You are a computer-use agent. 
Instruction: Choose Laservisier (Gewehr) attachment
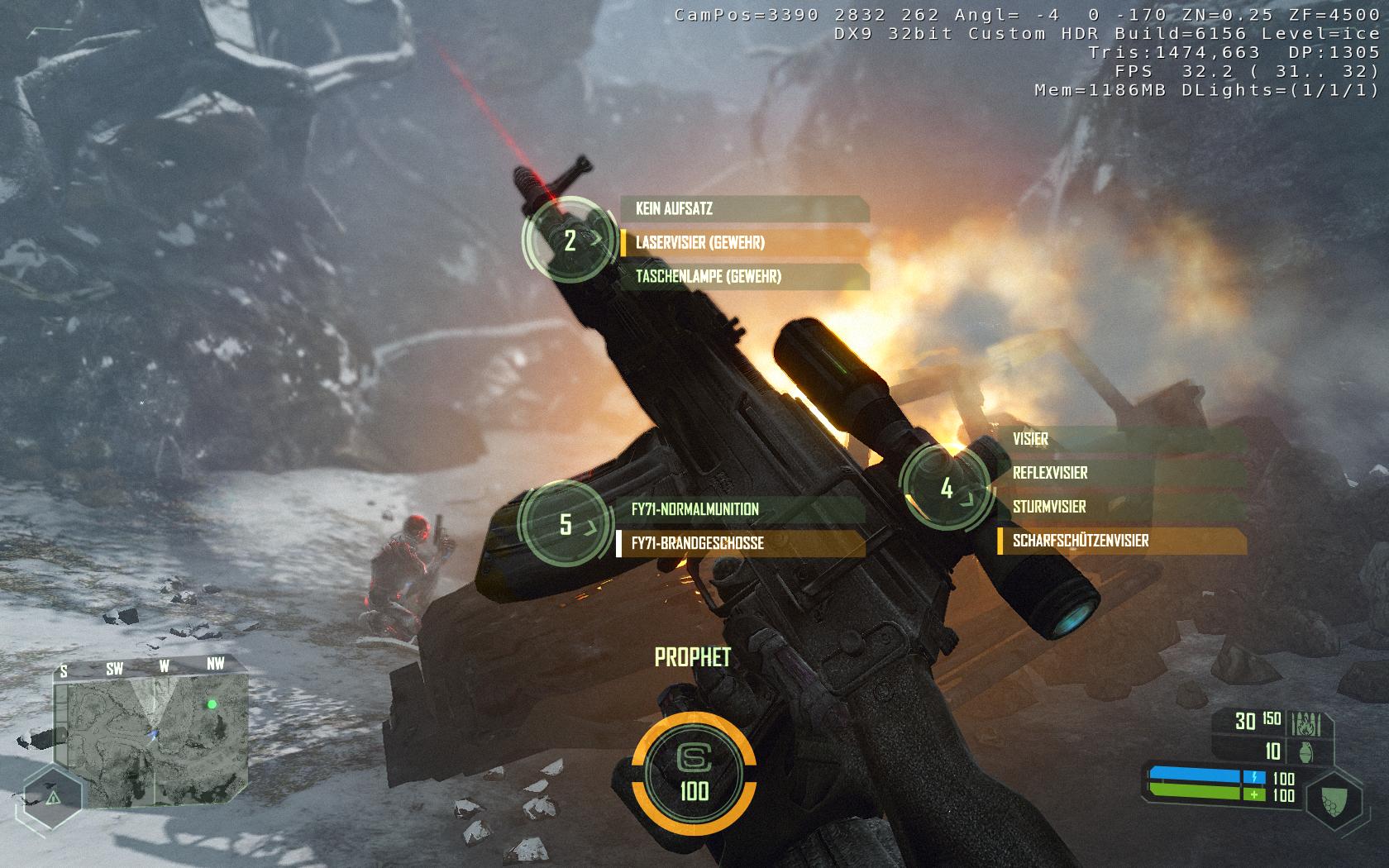point(744,243)
